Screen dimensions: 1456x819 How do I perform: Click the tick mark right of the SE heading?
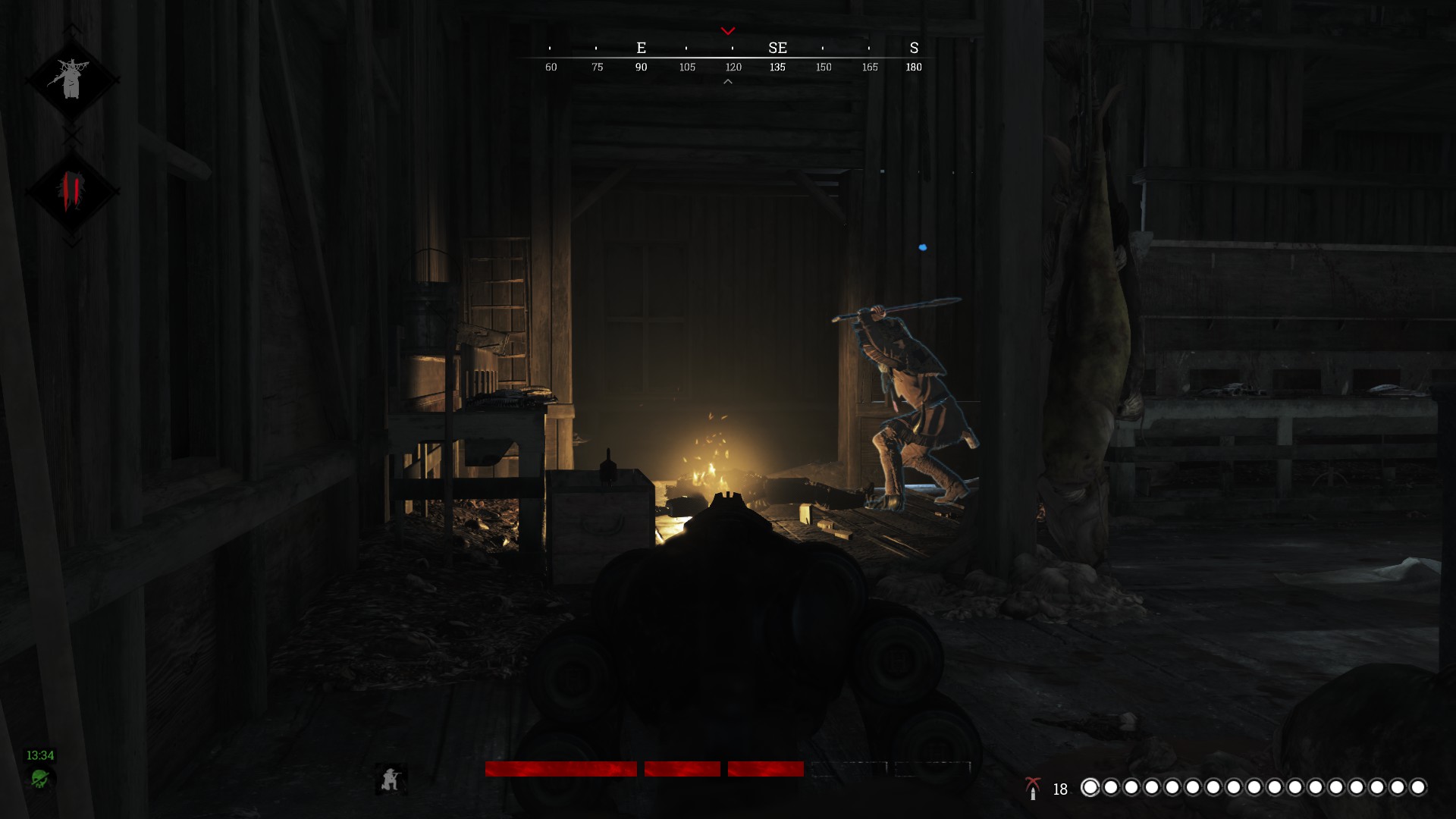click(822, 49)
